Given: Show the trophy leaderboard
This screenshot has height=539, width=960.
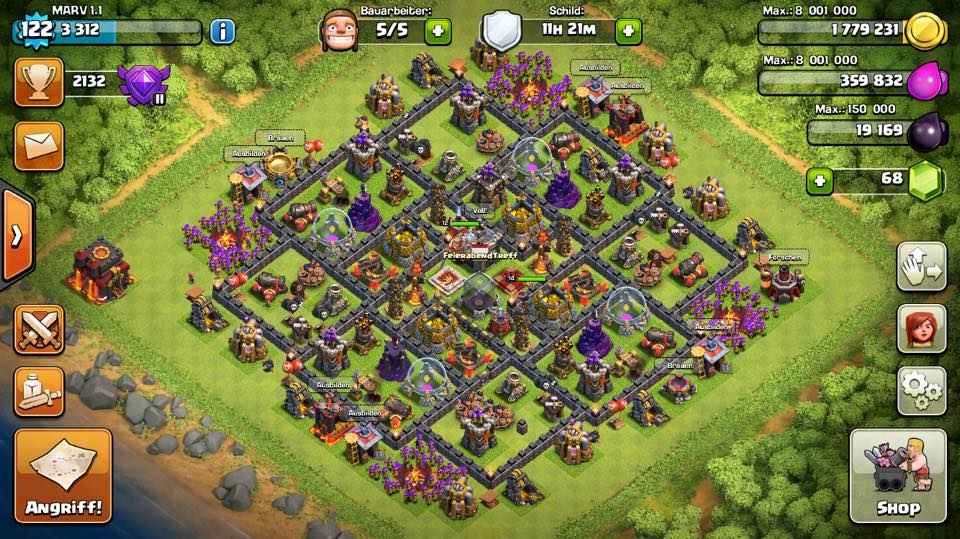Looking at the screenshot, I should [x=39, y=83].
